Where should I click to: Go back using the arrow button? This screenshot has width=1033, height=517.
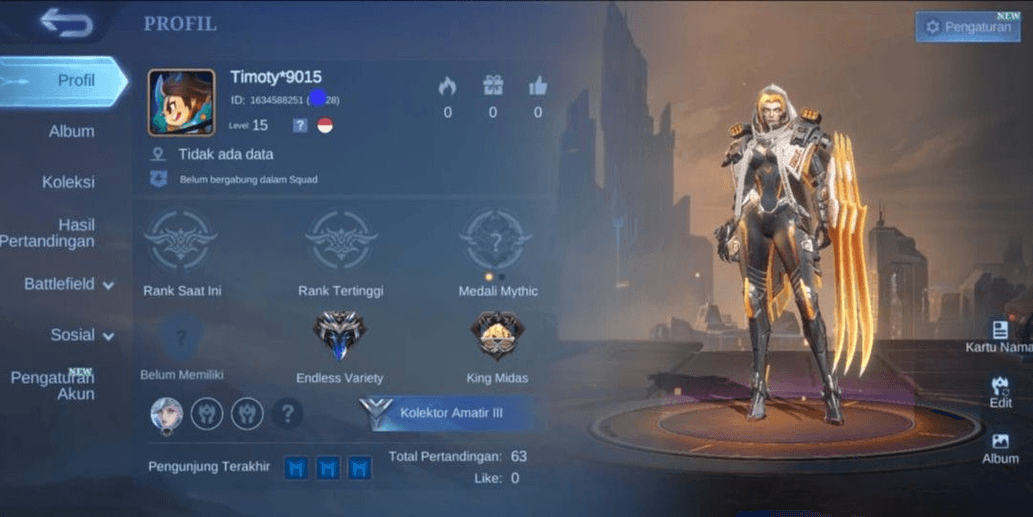pos(67,23)
